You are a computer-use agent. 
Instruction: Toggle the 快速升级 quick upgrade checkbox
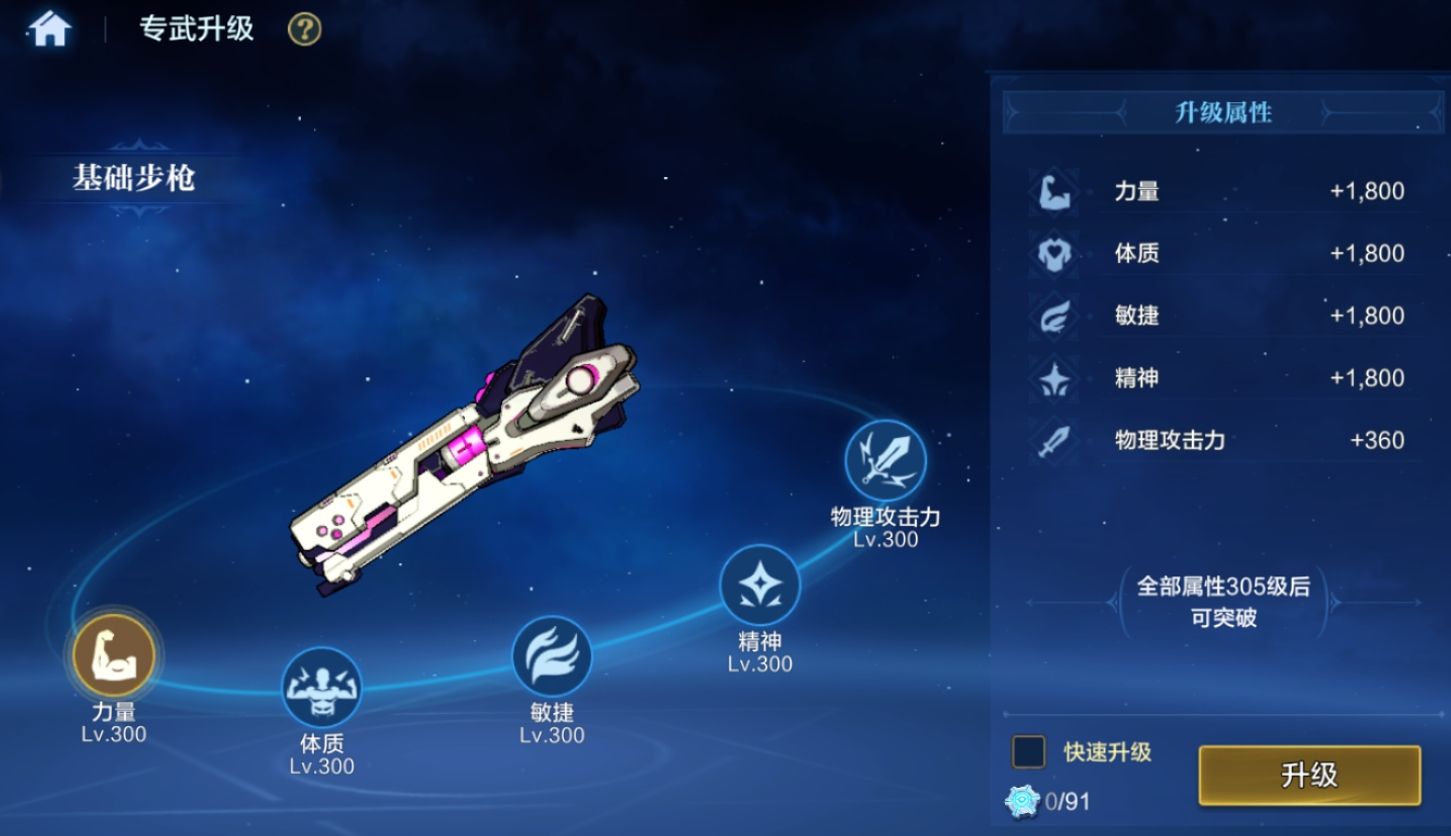[1028, 752]
